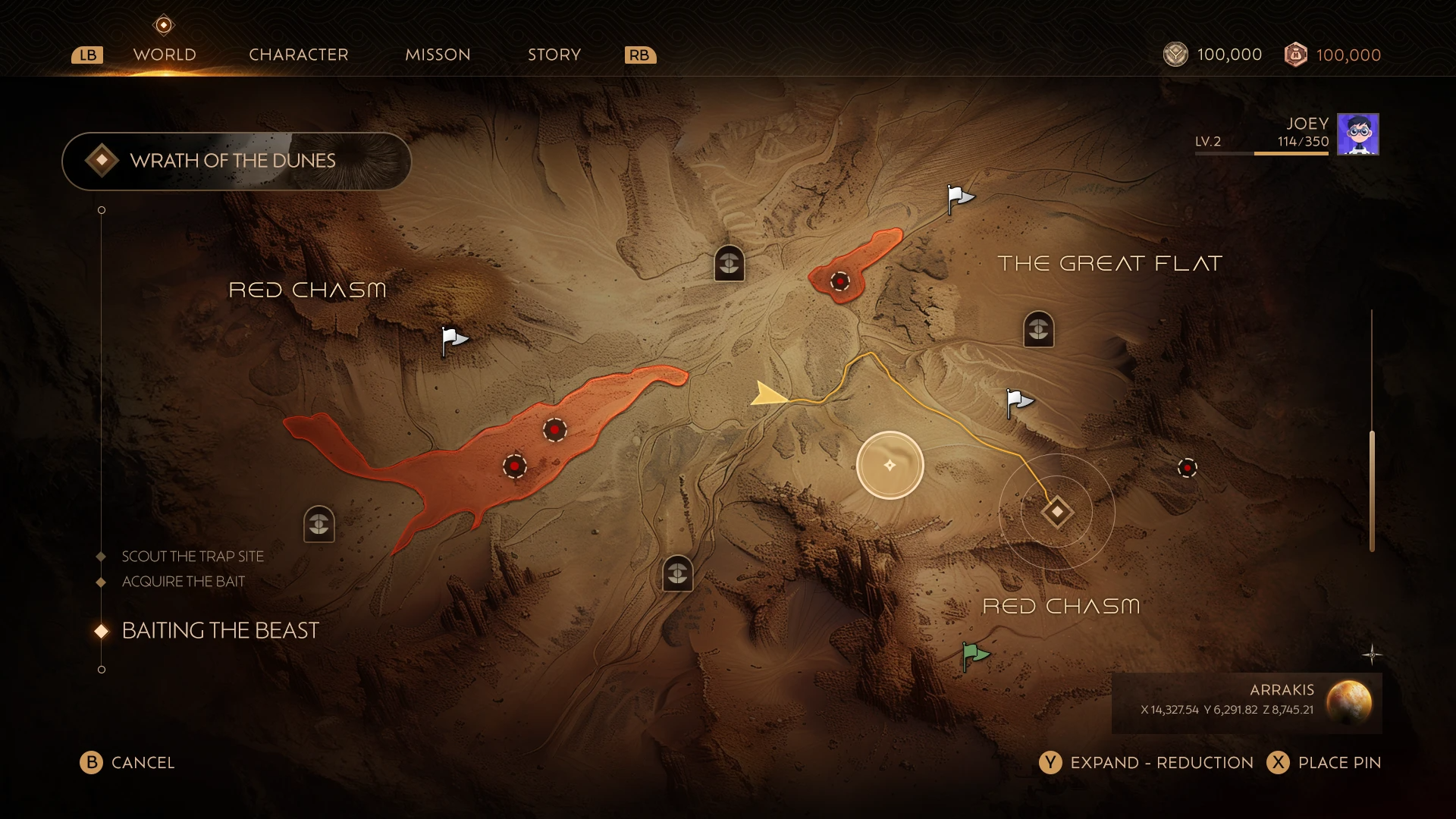Select the Baiting the Beast objective
Screen dimensions: 1456x819
(220, 631)
